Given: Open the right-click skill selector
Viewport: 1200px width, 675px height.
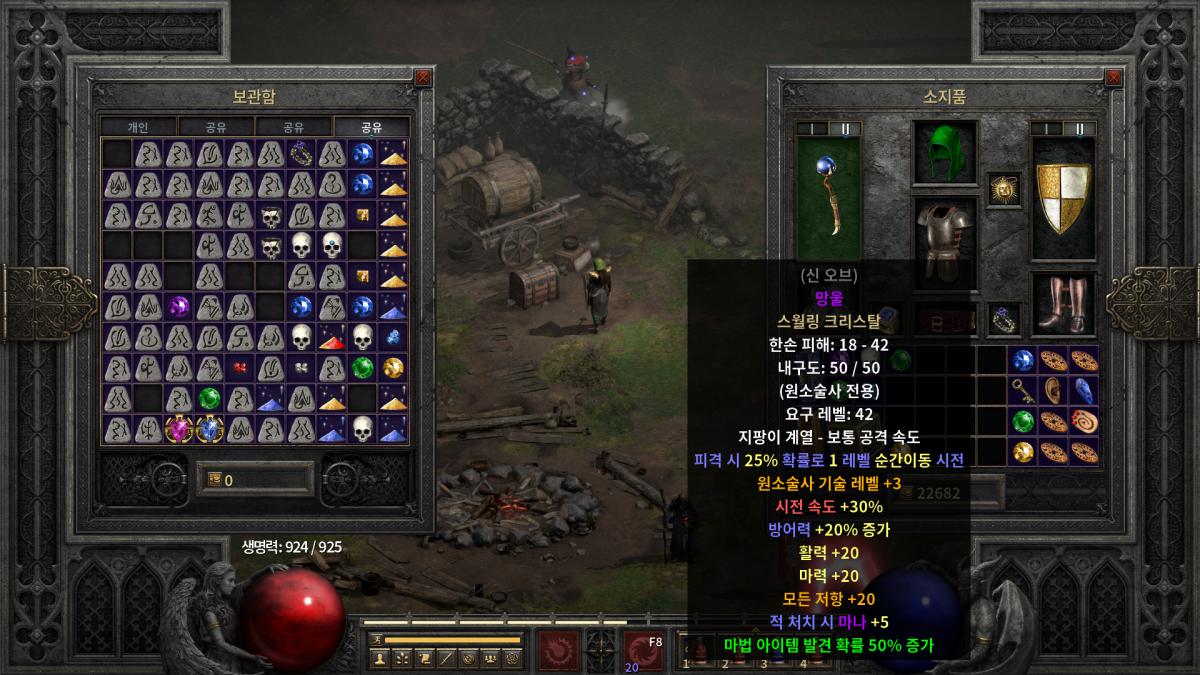Looking at the screenshot, I should click(642, 651).
